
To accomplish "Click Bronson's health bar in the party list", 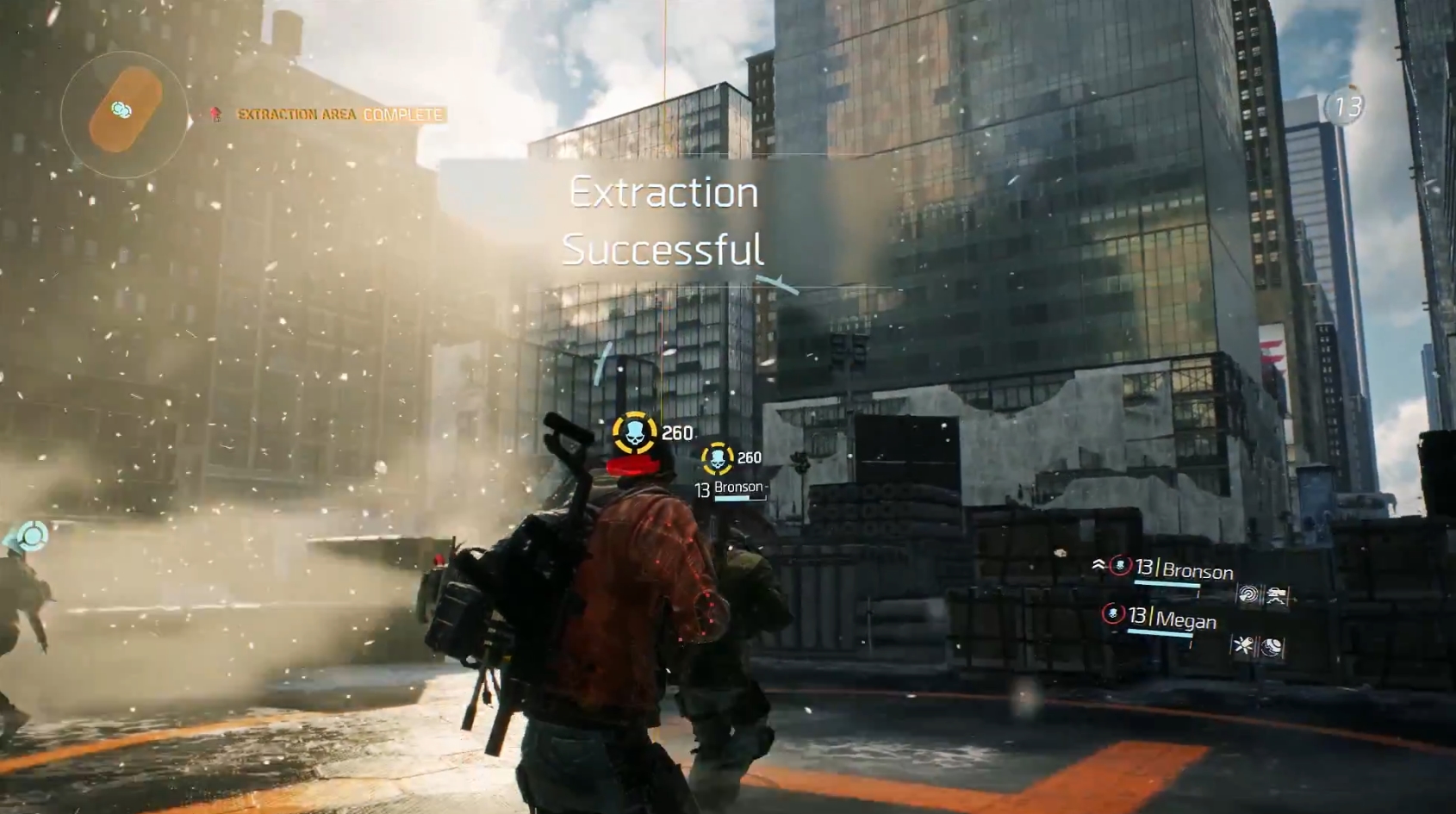I will click(1167, 582).
